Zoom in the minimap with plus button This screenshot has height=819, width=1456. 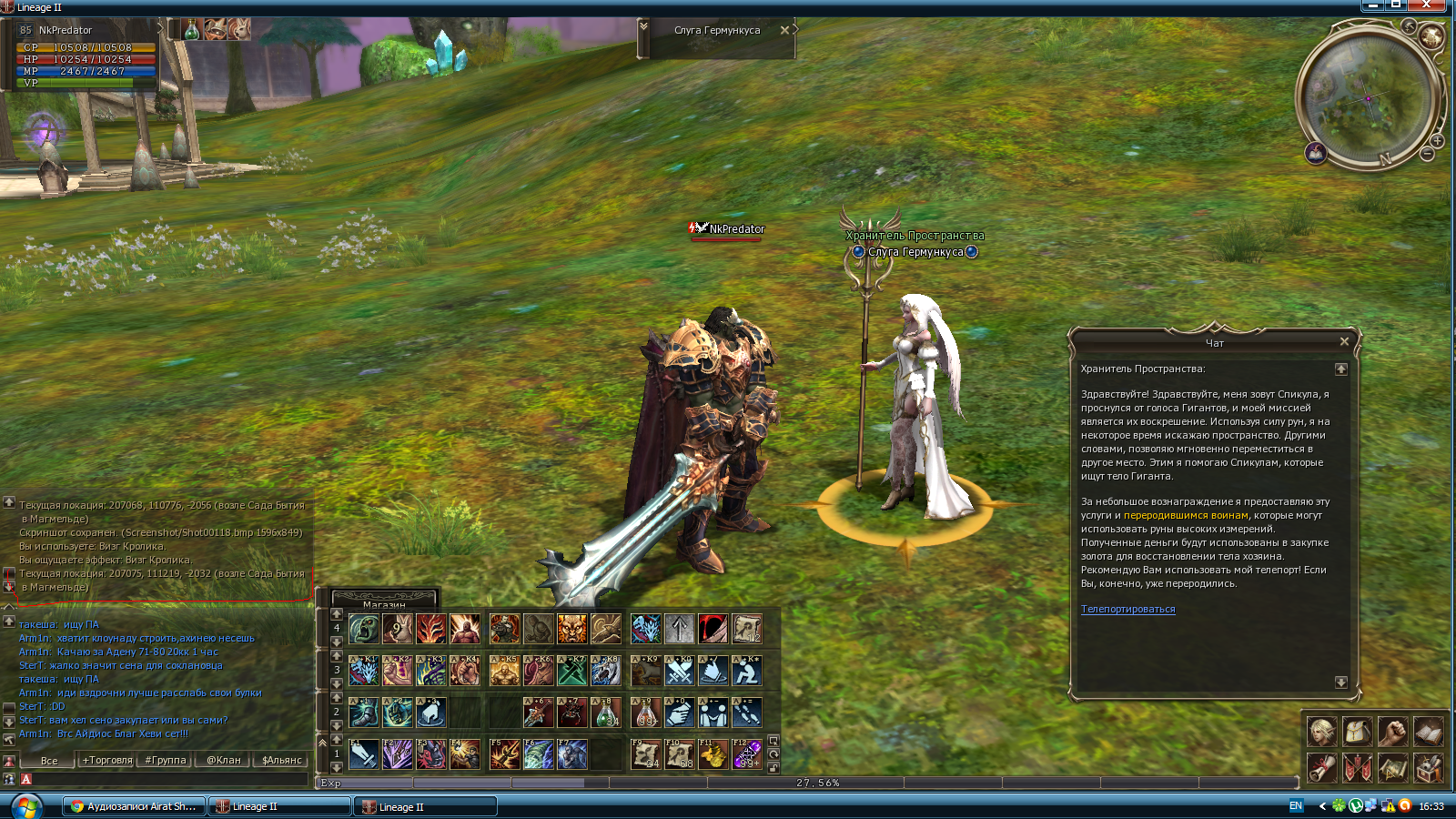(1437, 141)
